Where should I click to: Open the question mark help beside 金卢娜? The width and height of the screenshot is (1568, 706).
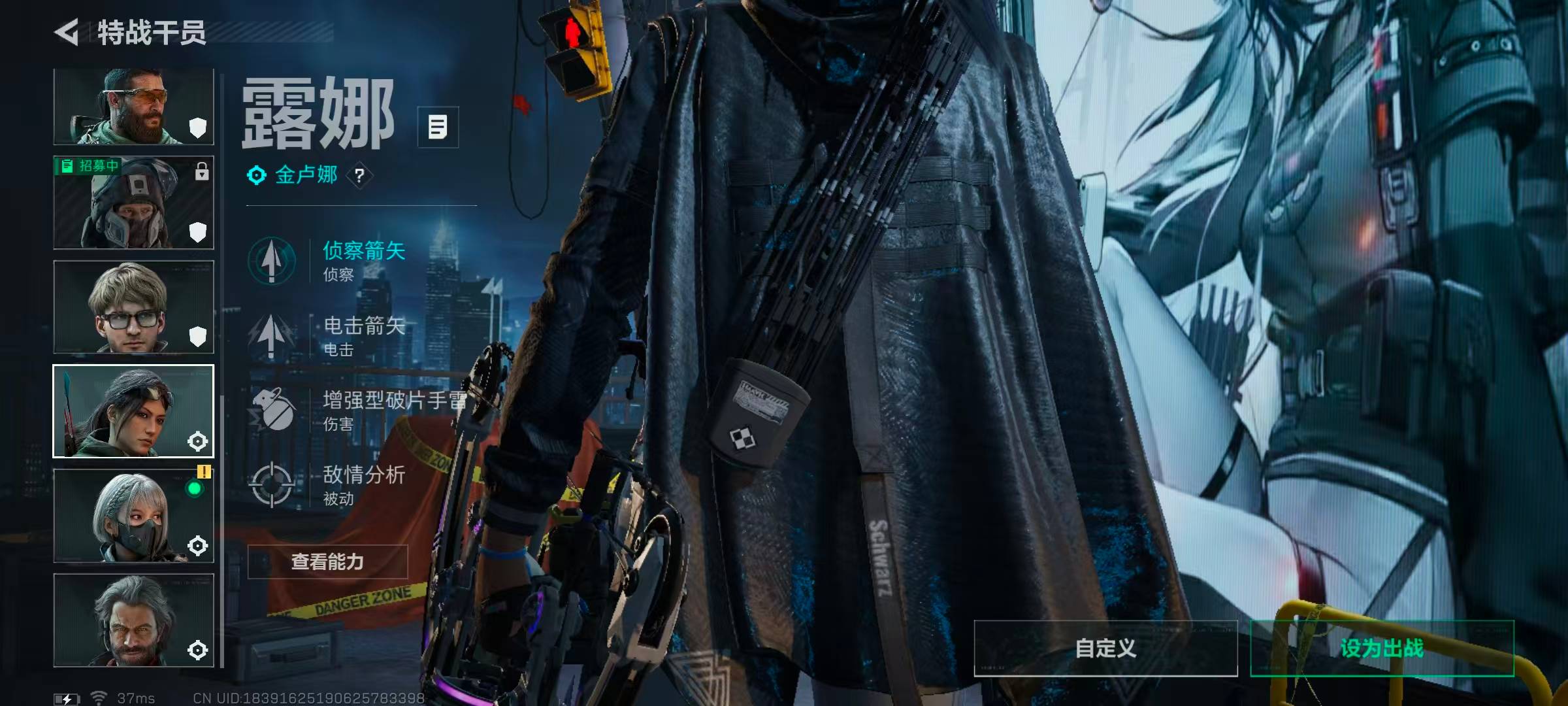[x=359, y=176]
